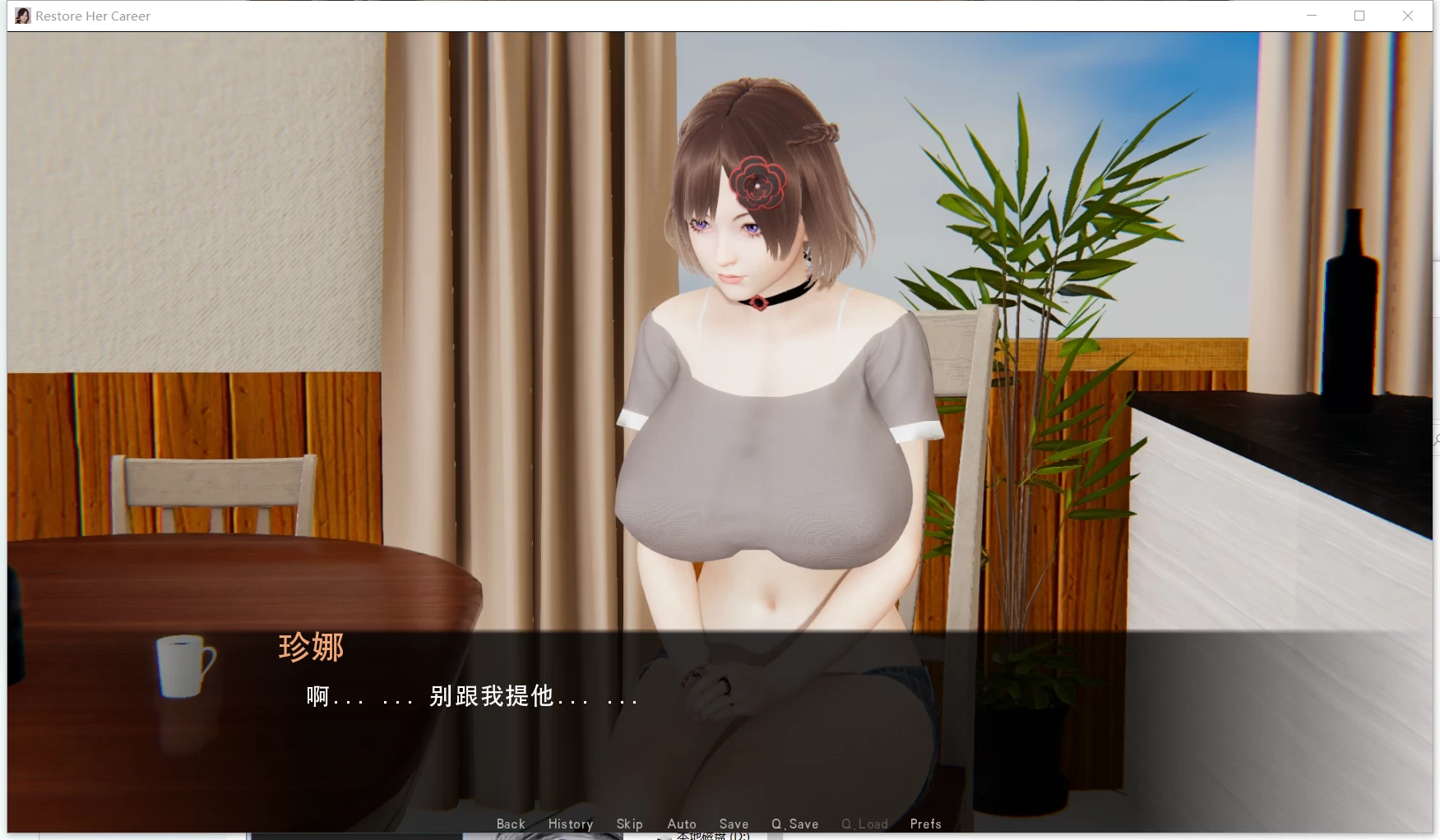
Task: Click the title bar text Restore Her Career
Action: coord(92,15)
